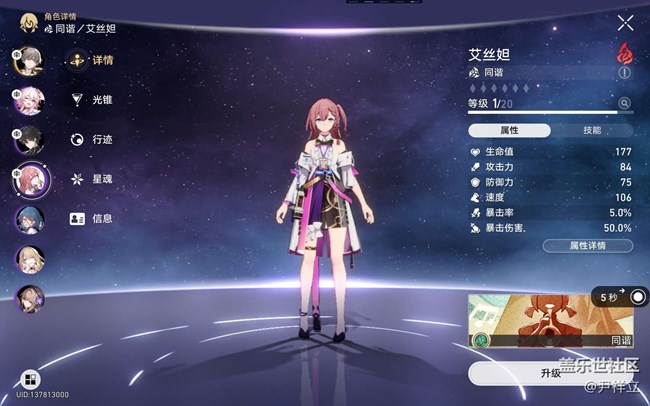Close the character details screen
The image size is (650, 406).
point(625,23)
